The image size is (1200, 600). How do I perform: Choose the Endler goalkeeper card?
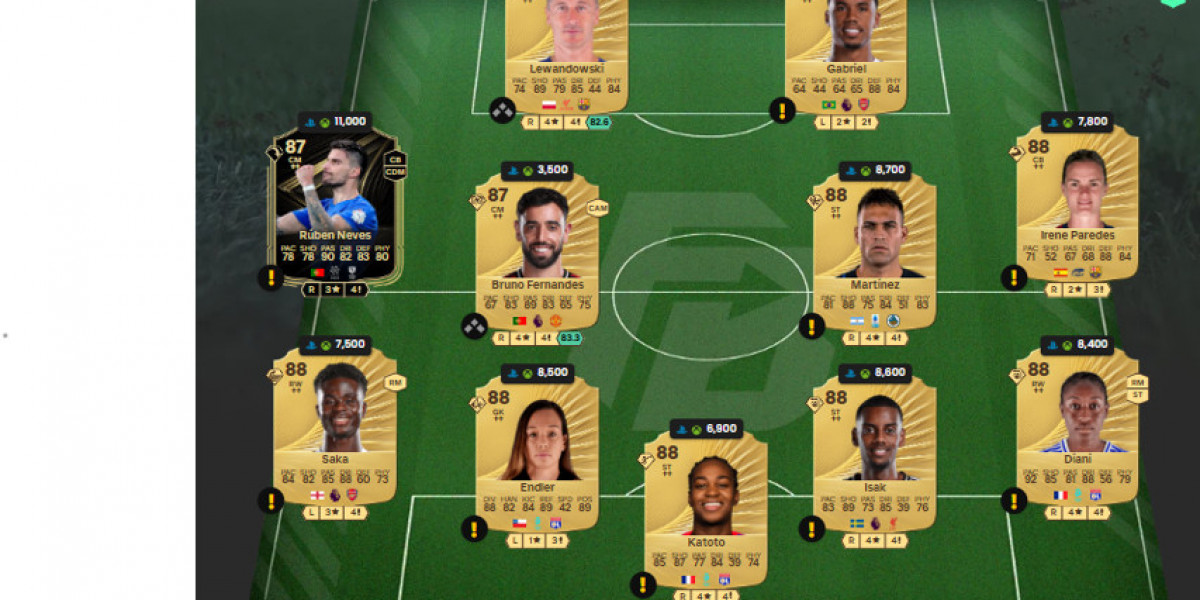(x=537, y=450)
